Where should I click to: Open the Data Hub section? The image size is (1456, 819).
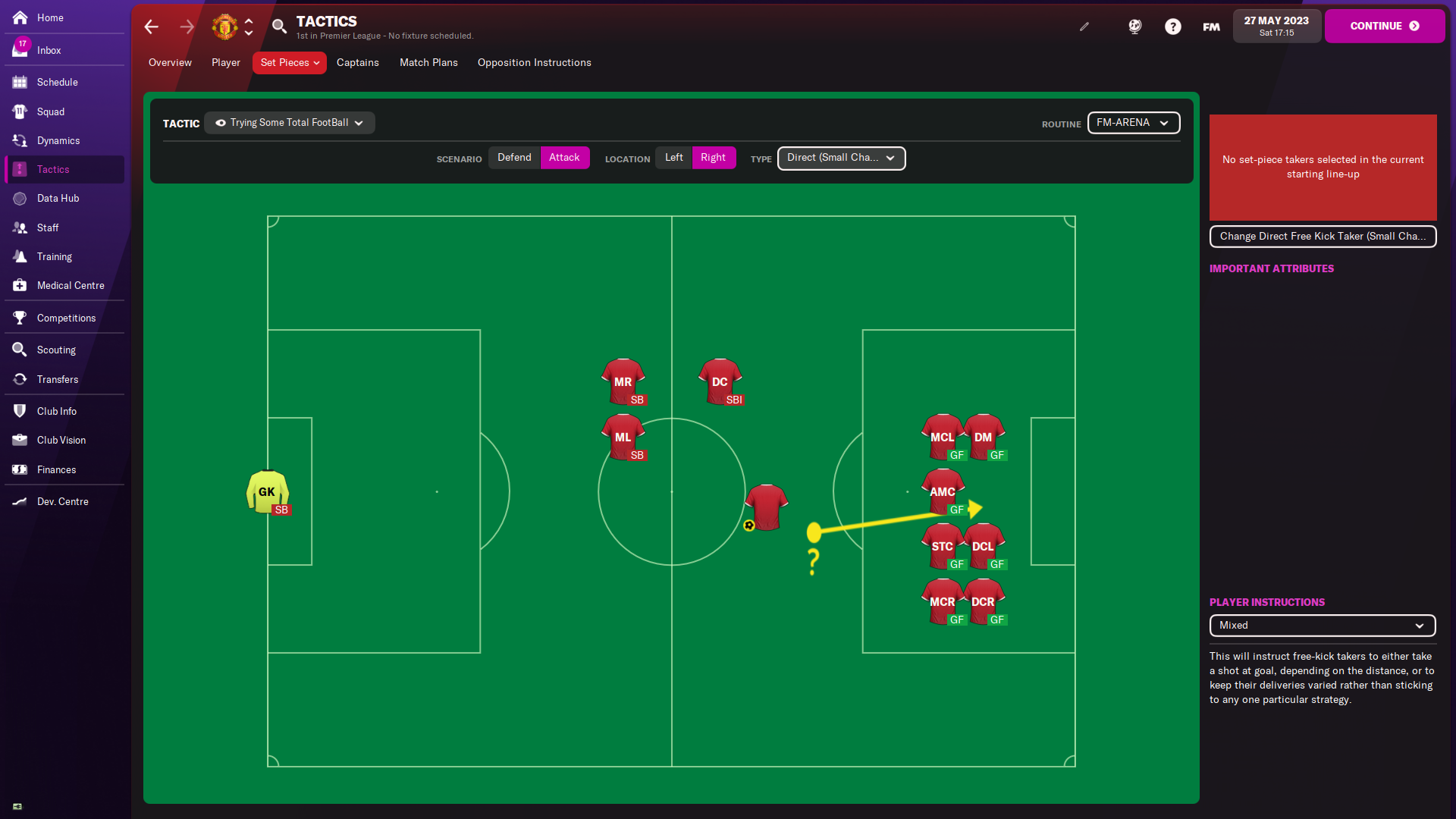[58, 198]
